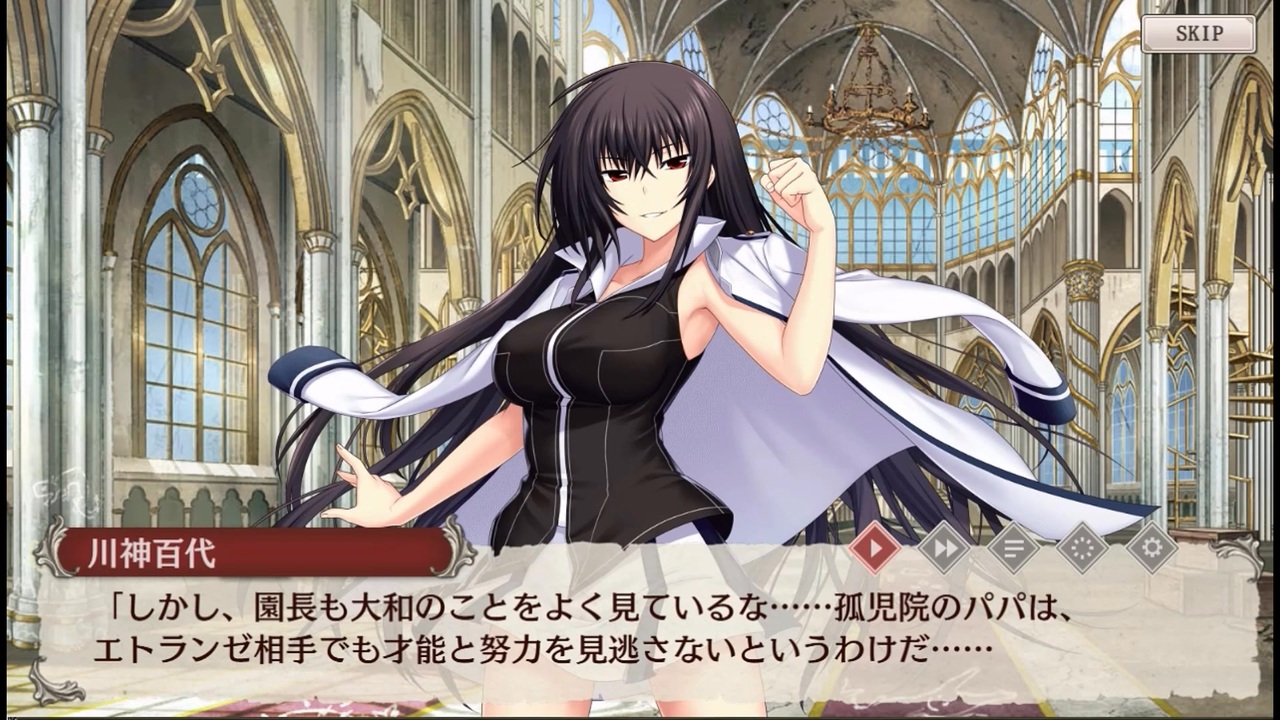This screenshot has height=720, width=1280.
Task: Click the gear to adjust settings
Action: pyautogui.click(x=1152, y=548)
